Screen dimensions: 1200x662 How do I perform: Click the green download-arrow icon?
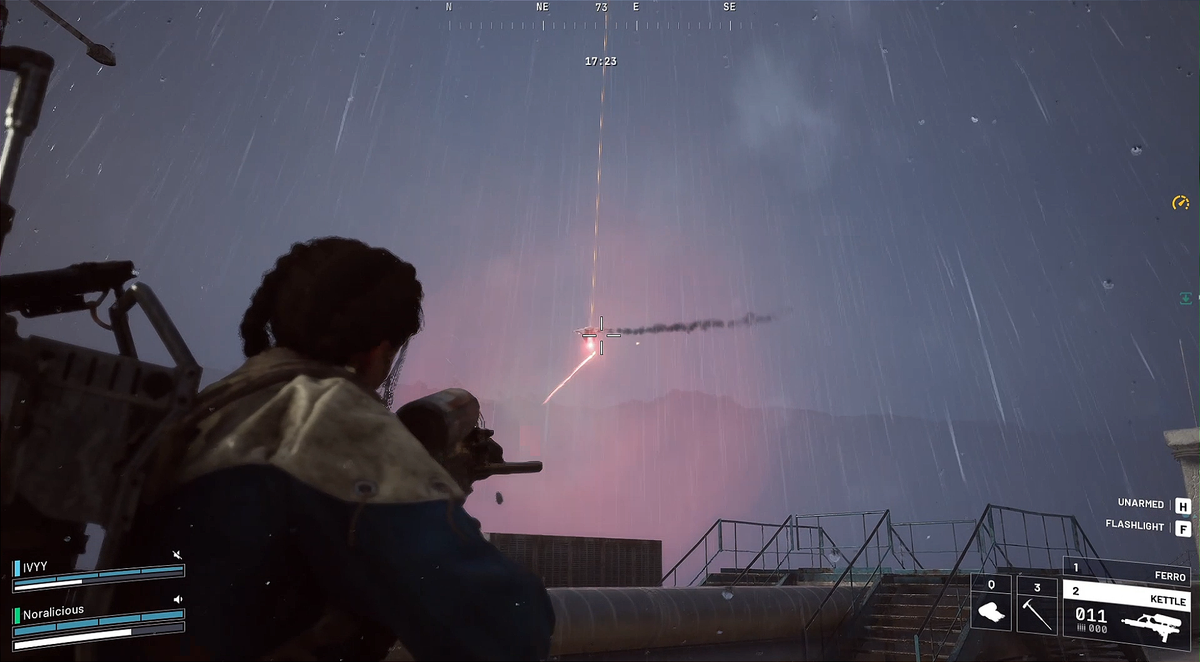click(x=1185, y=298)
